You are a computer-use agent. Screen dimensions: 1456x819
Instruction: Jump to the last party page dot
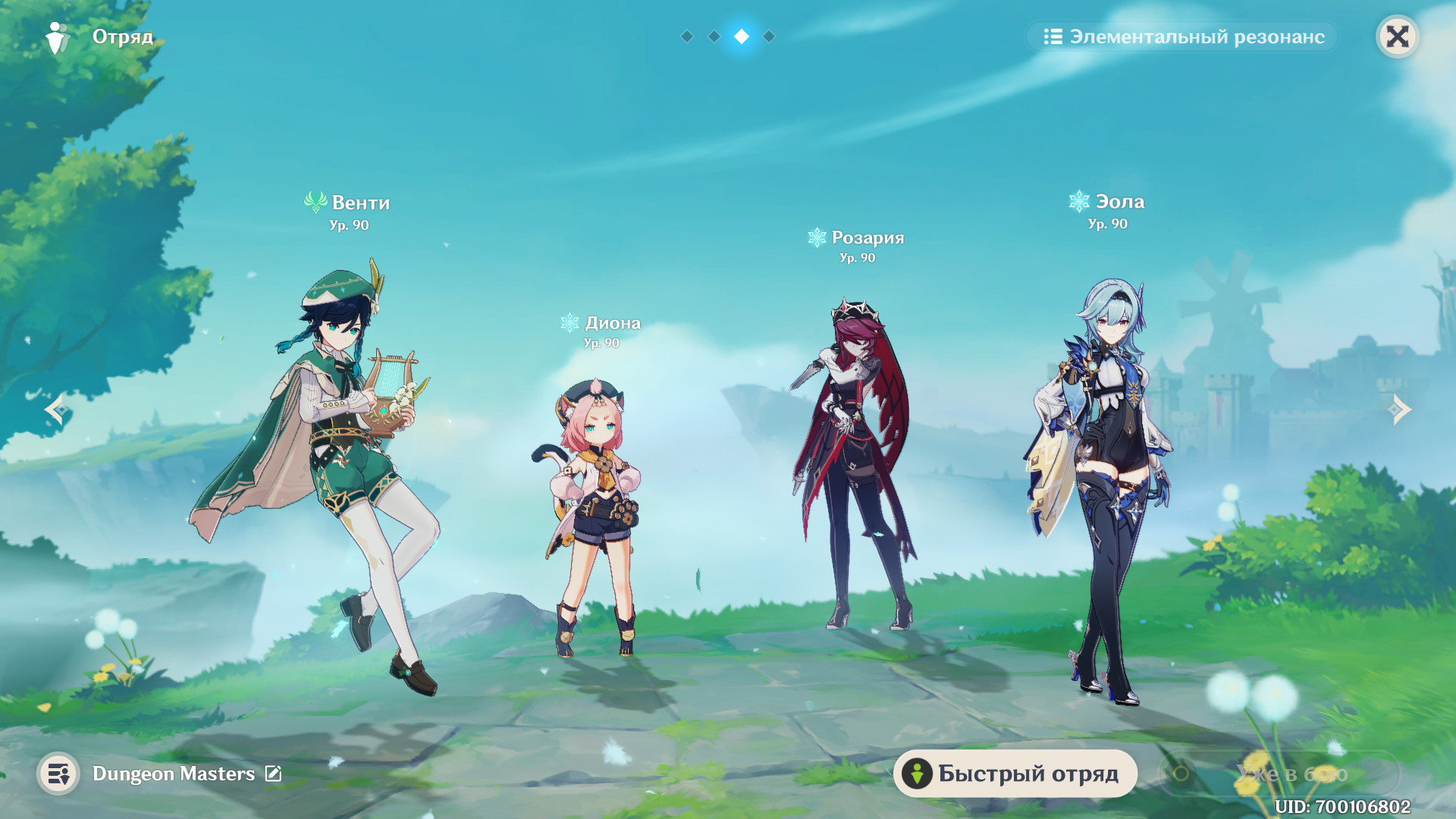(x=769, y=36)
